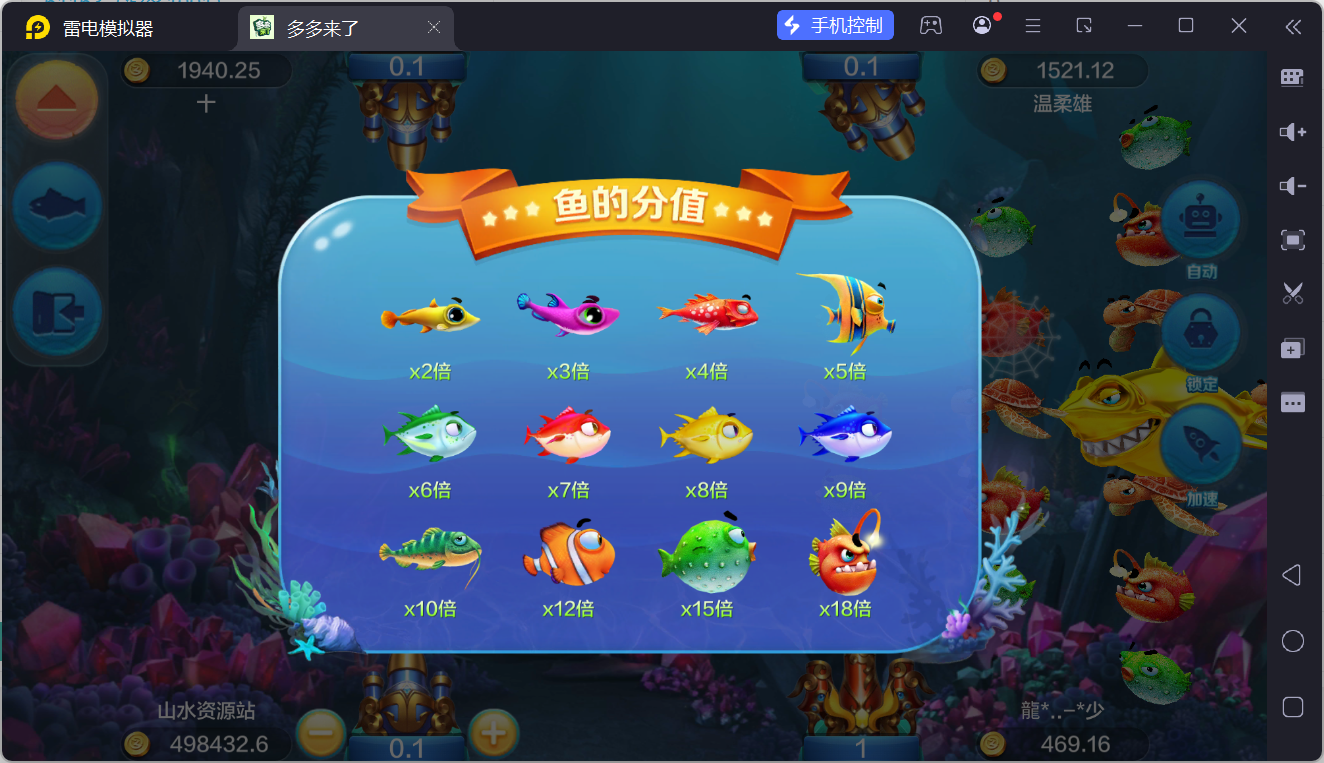This screenshot has height=763, width=1324.
Task: Enable the 自动 auto-fire robot icon
Action: tap(1199, 220)
